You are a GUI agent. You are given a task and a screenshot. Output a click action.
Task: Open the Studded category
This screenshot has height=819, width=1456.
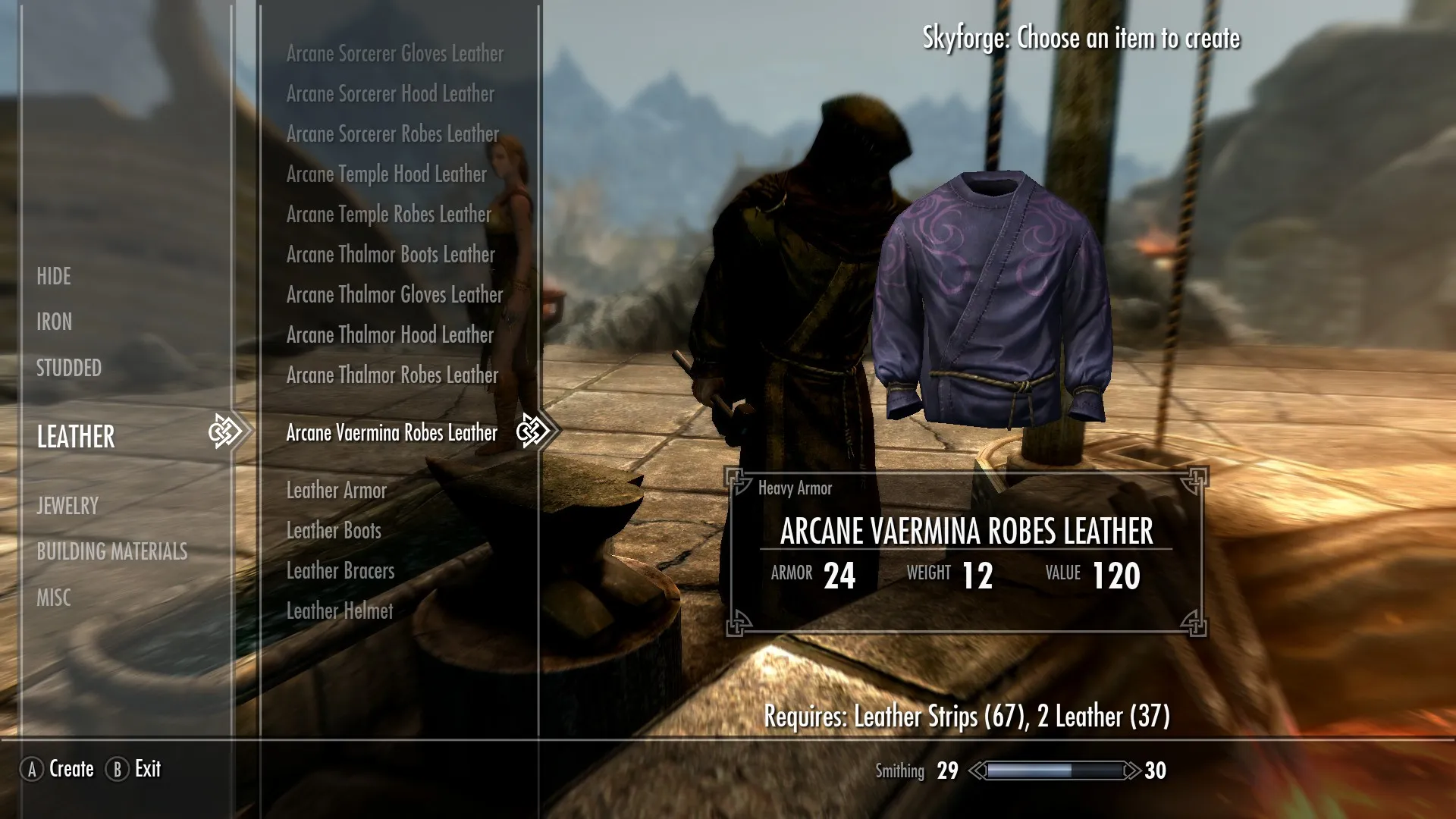tap(69, 368)
